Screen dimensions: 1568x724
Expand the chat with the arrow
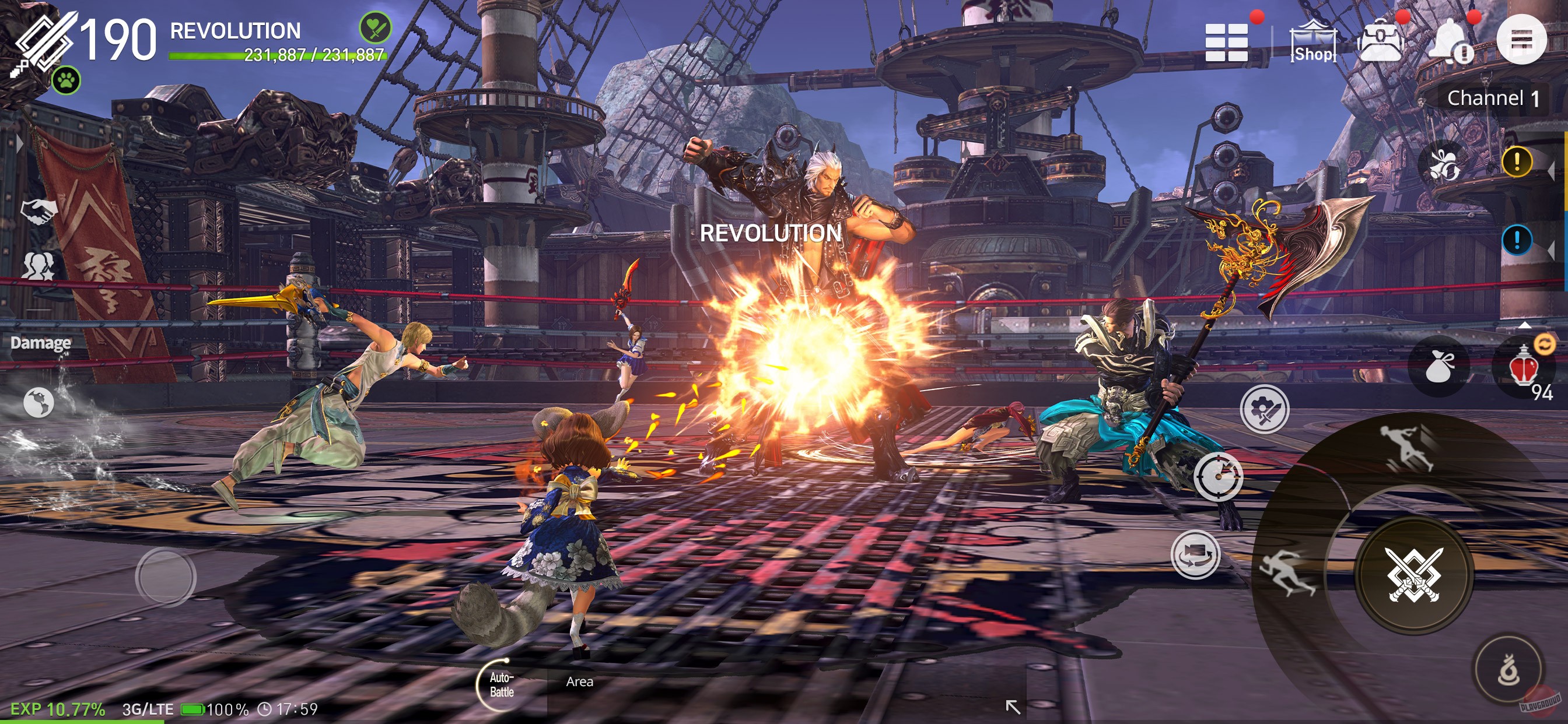click(x=1012, y=707)
